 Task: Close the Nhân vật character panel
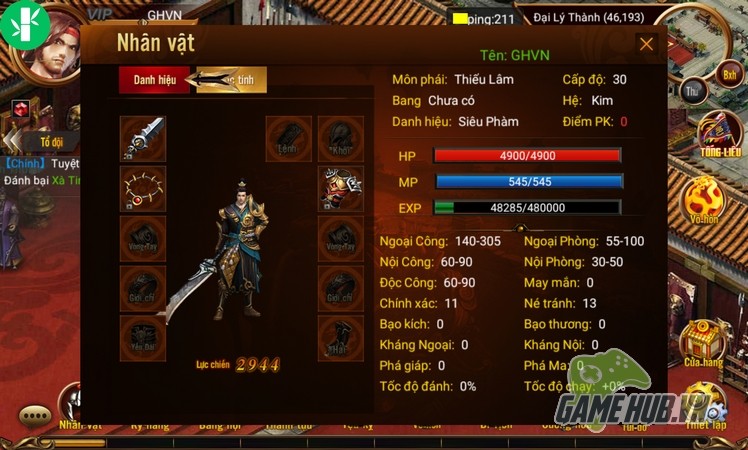[646, 44]
